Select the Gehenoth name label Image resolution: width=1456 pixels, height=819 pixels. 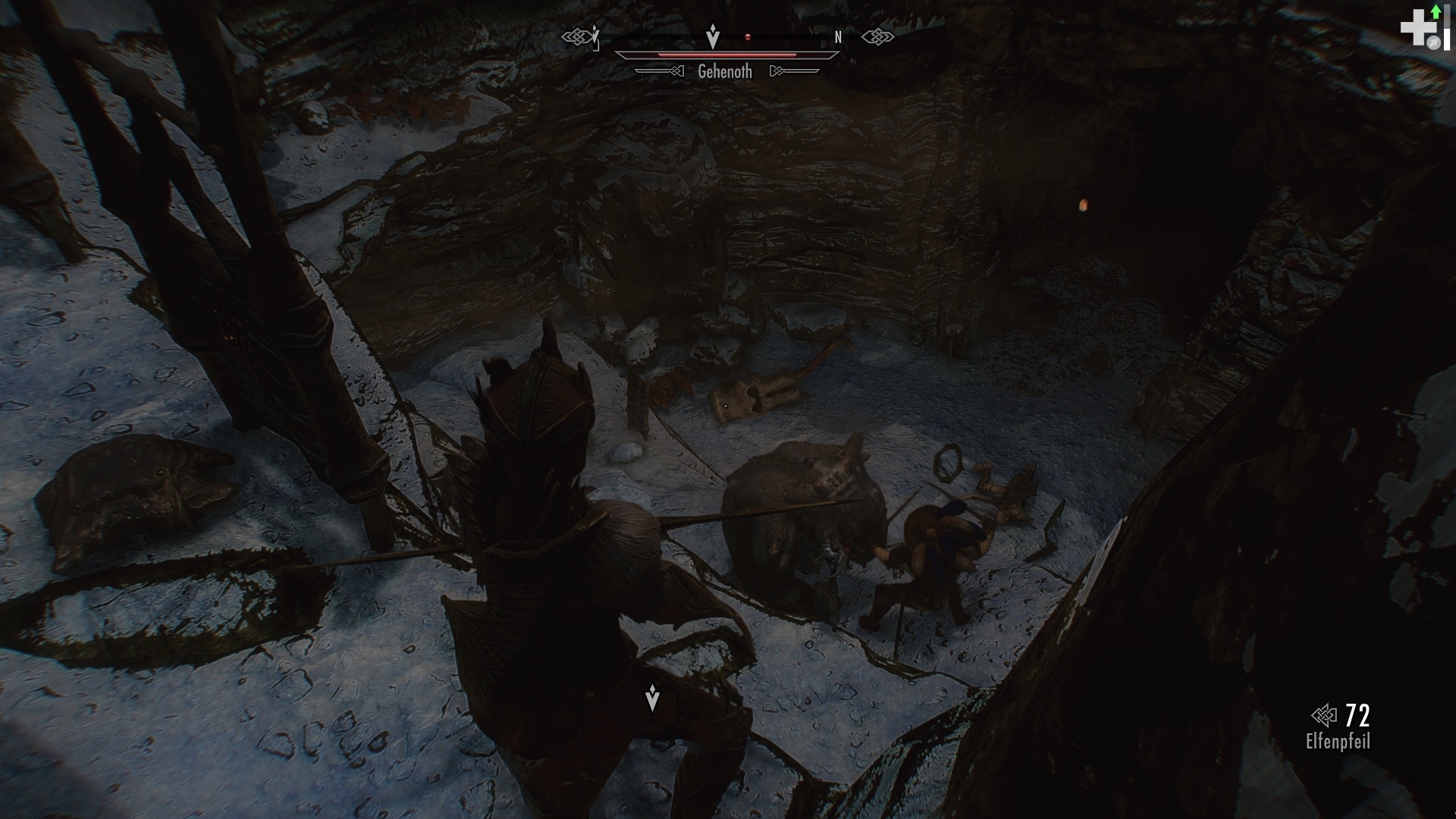(725, 71)
